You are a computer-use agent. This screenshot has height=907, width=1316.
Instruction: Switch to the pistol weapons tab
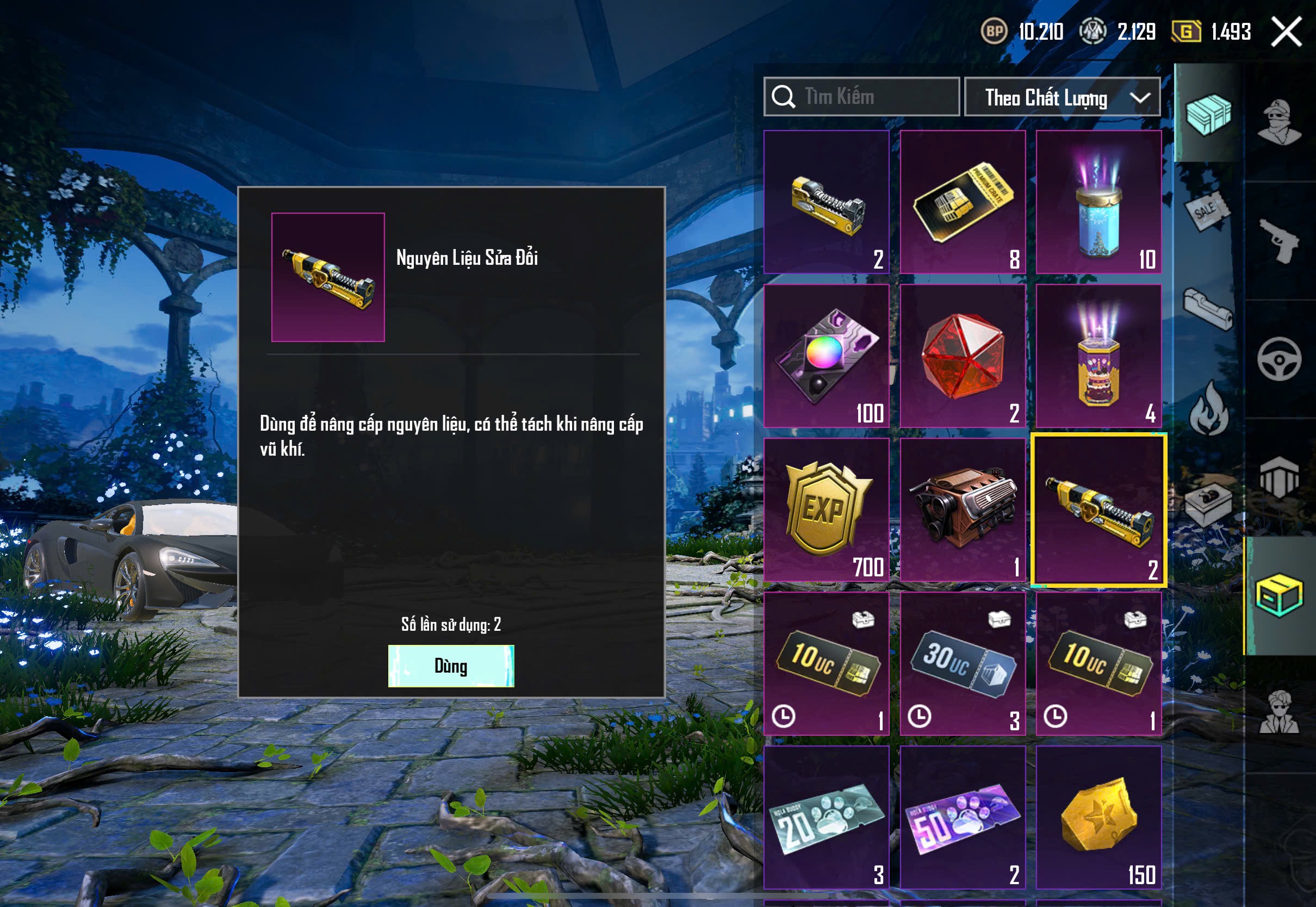coord(1279,240)
